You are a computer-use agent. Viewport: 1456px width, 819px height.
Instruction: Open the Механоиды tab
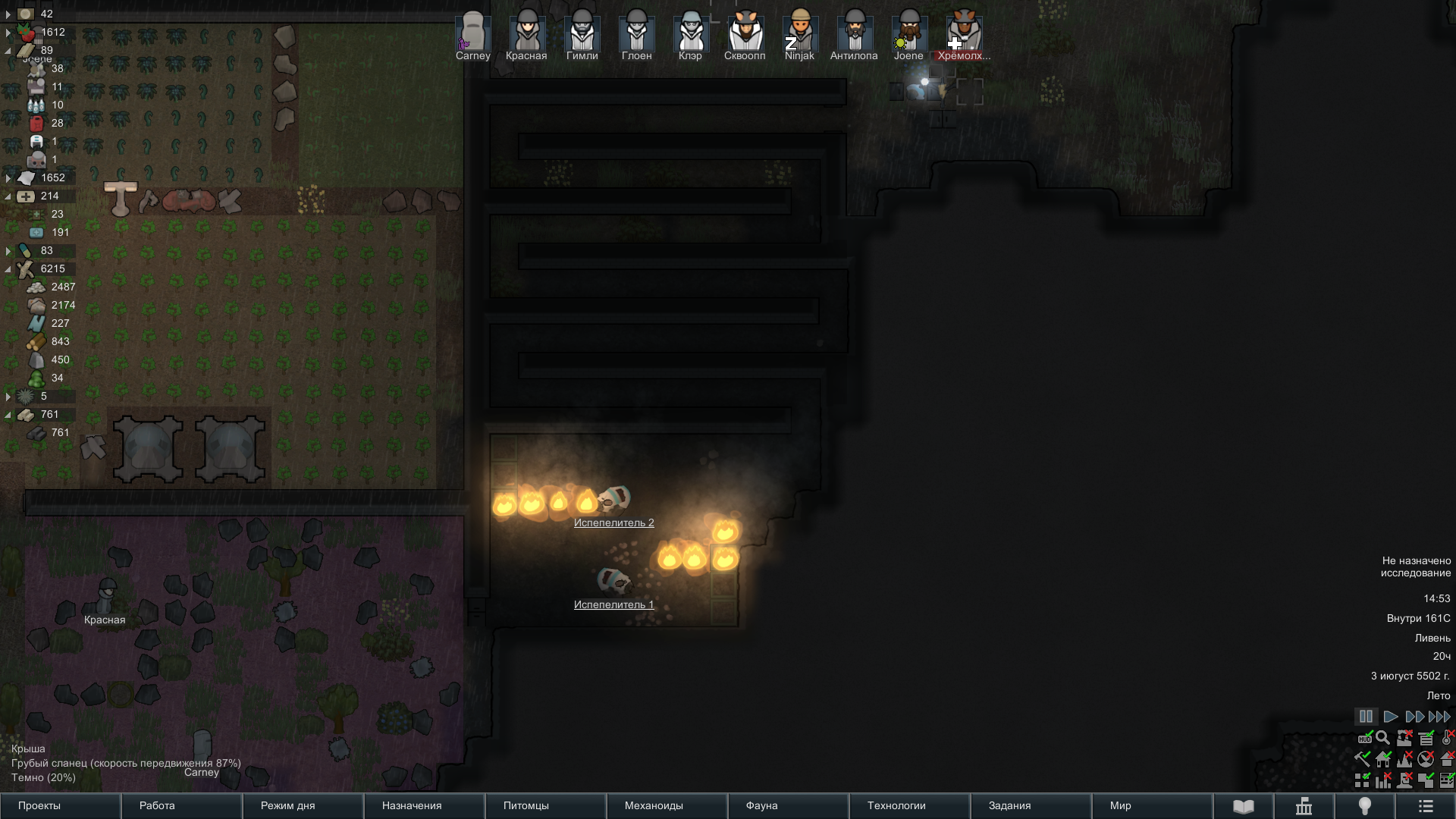pos(667,805)
